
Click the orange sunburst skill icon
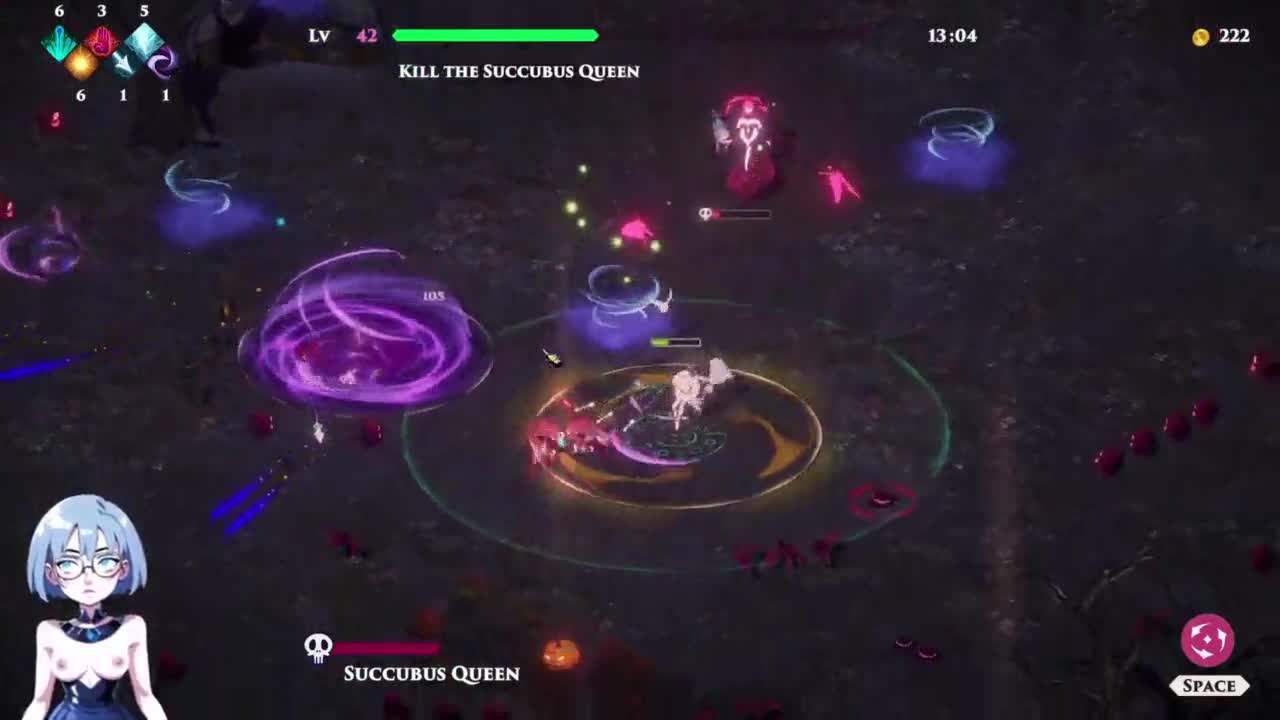point(81,63)
